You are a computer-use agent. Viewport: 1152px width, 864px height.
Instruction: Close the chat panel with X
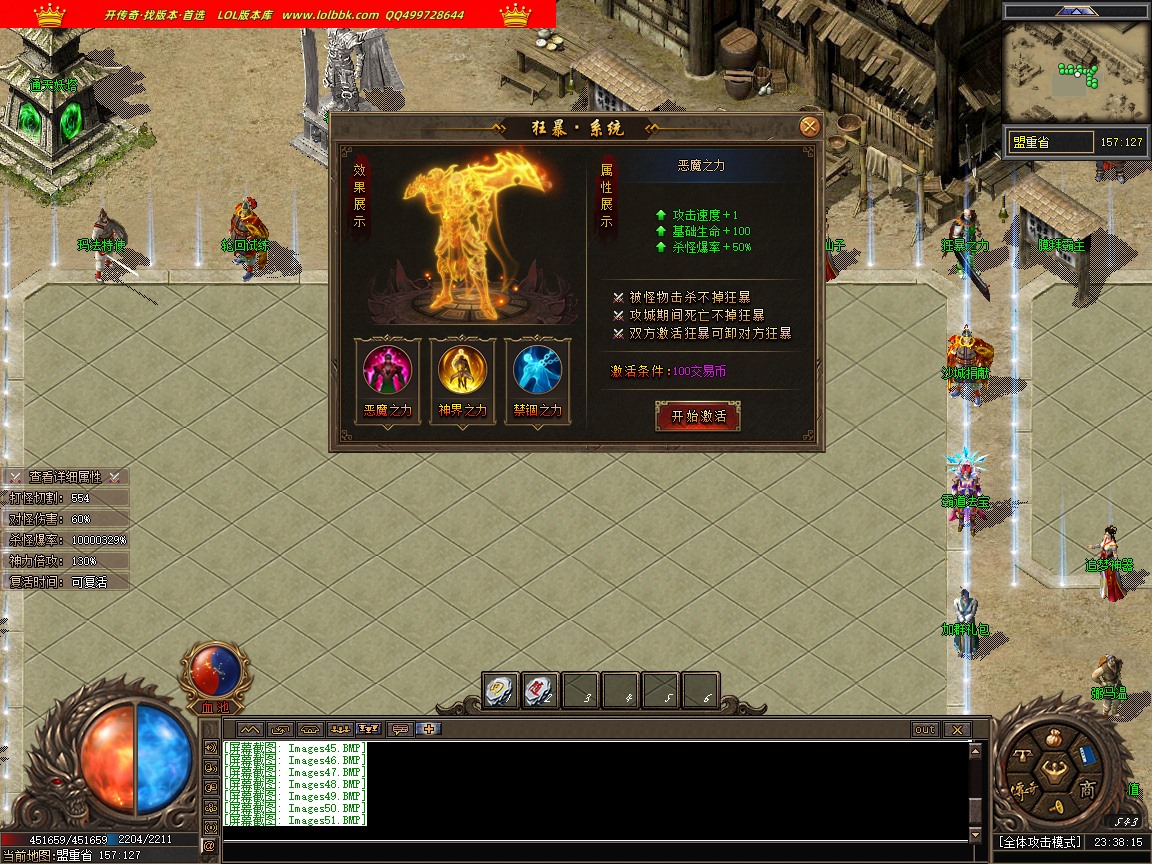(x=957, y=730)
